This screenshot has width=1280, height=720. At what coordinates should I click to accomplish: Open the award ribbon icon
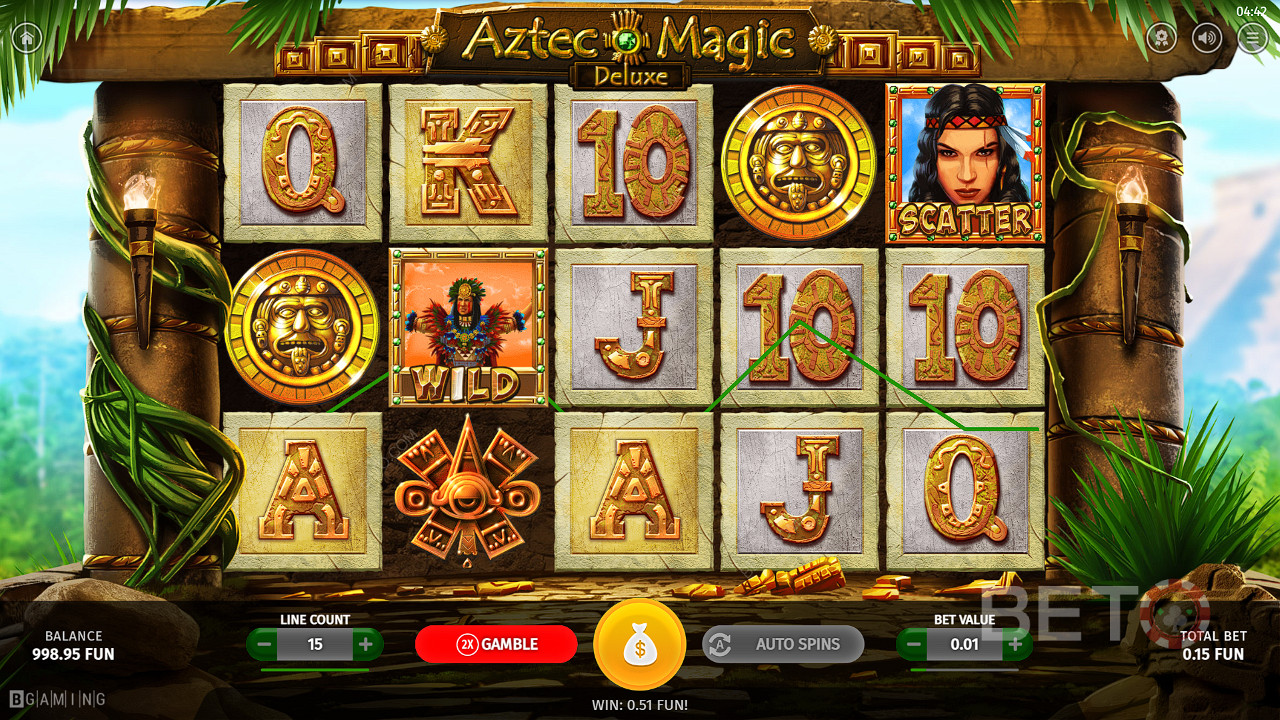coord(1161,38)
